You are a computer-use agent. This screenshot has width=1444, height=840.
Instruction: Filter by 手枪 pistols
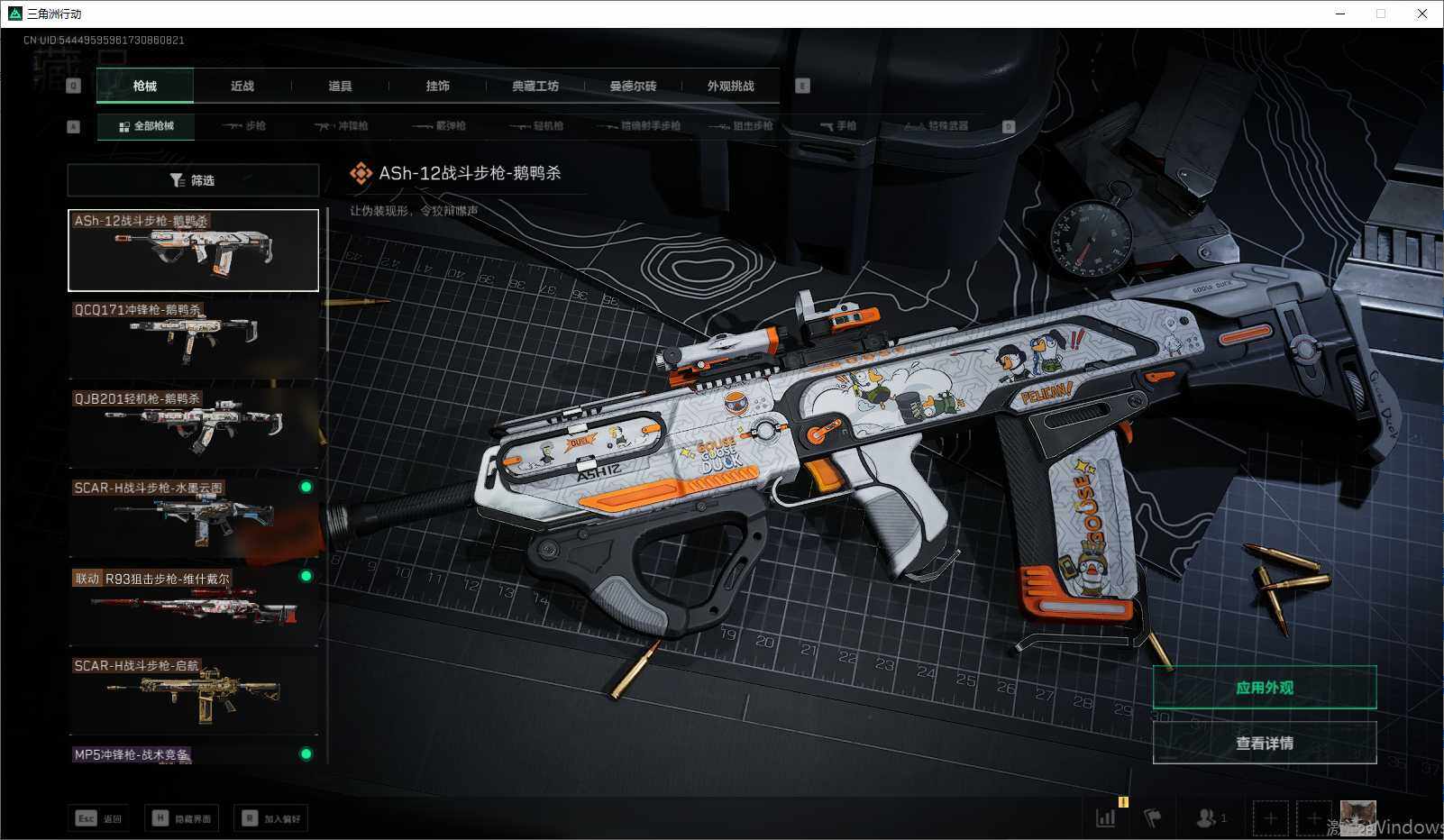pos(839,126)
